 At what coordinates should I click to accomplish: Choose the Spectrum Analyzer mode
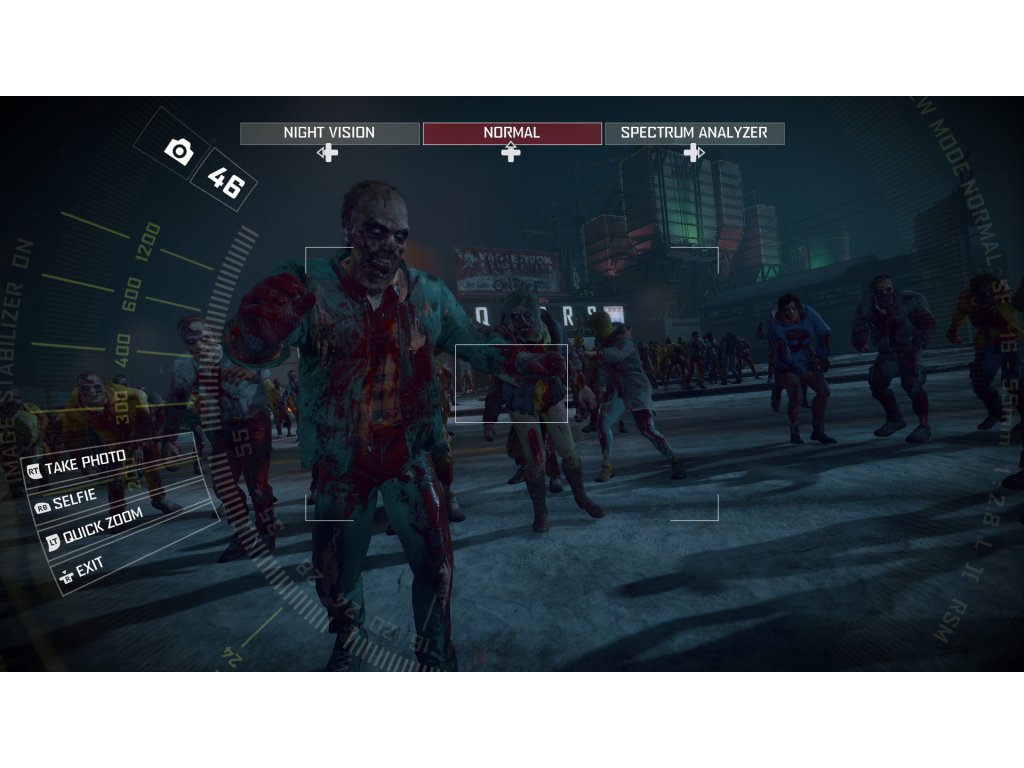coord(694,133)
